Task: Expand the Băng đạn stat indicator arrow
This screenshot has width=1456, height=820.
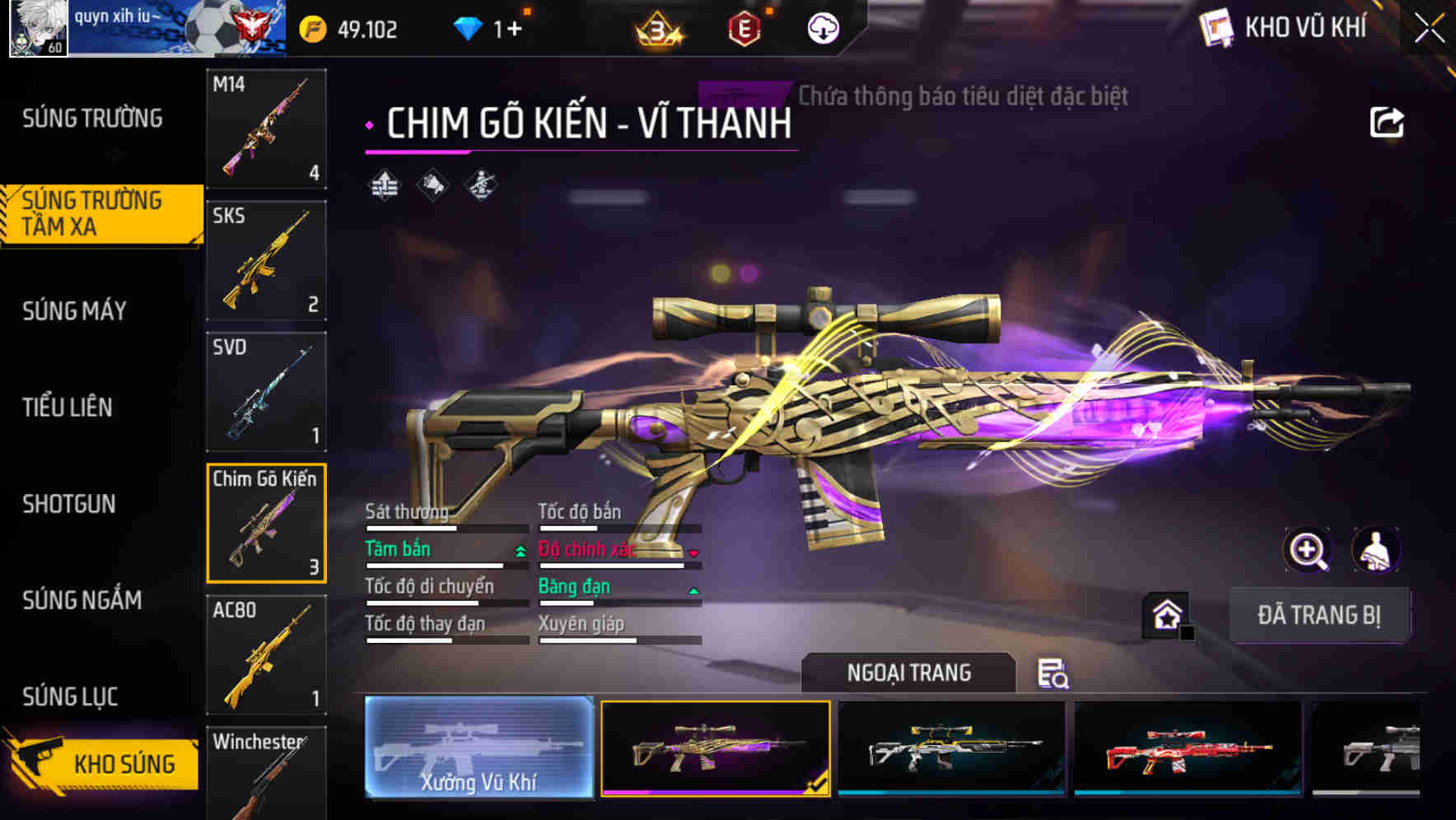Action: tap(693, 590)
